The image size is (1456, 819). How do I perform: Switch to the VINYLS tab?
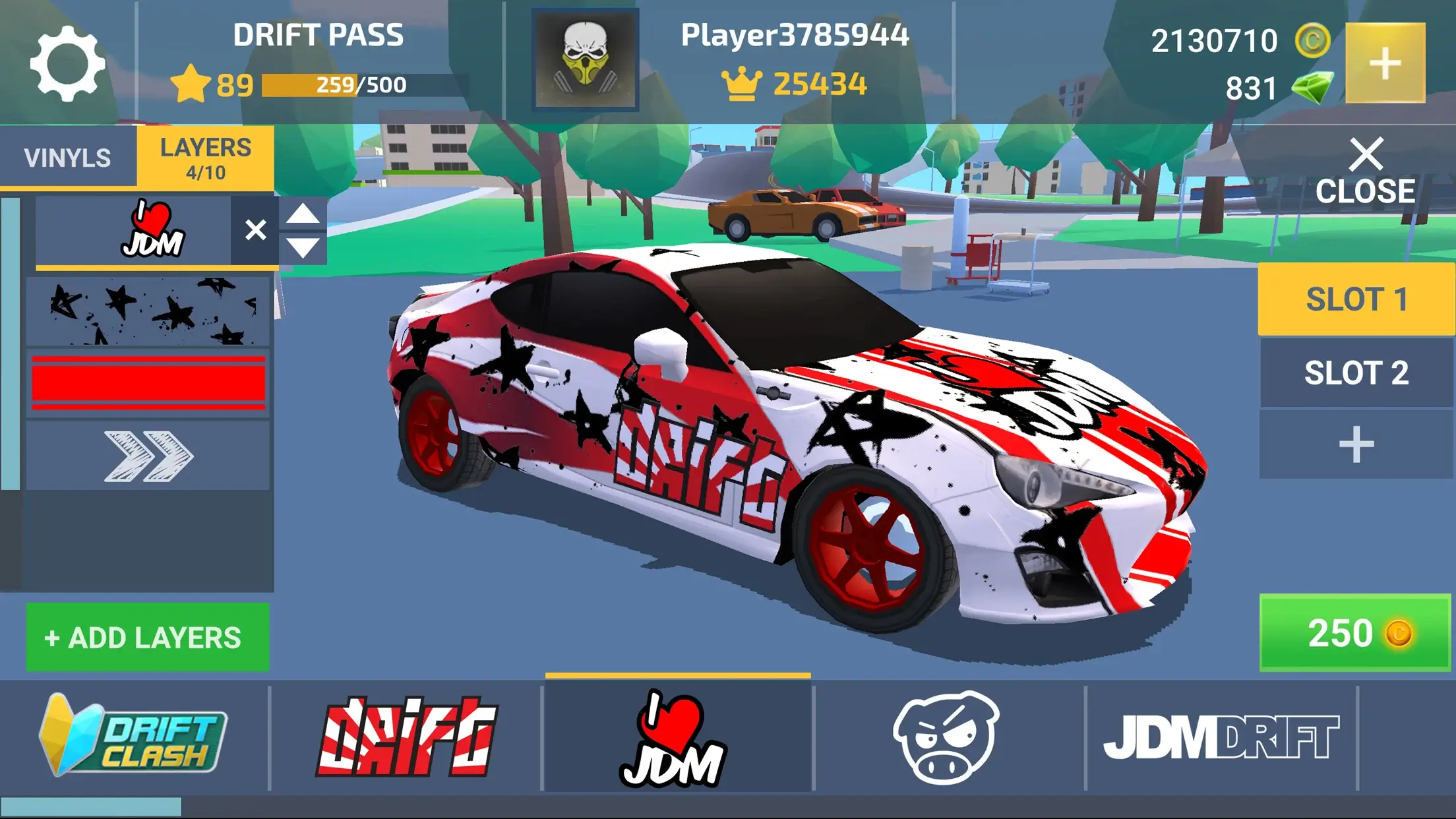68,157
